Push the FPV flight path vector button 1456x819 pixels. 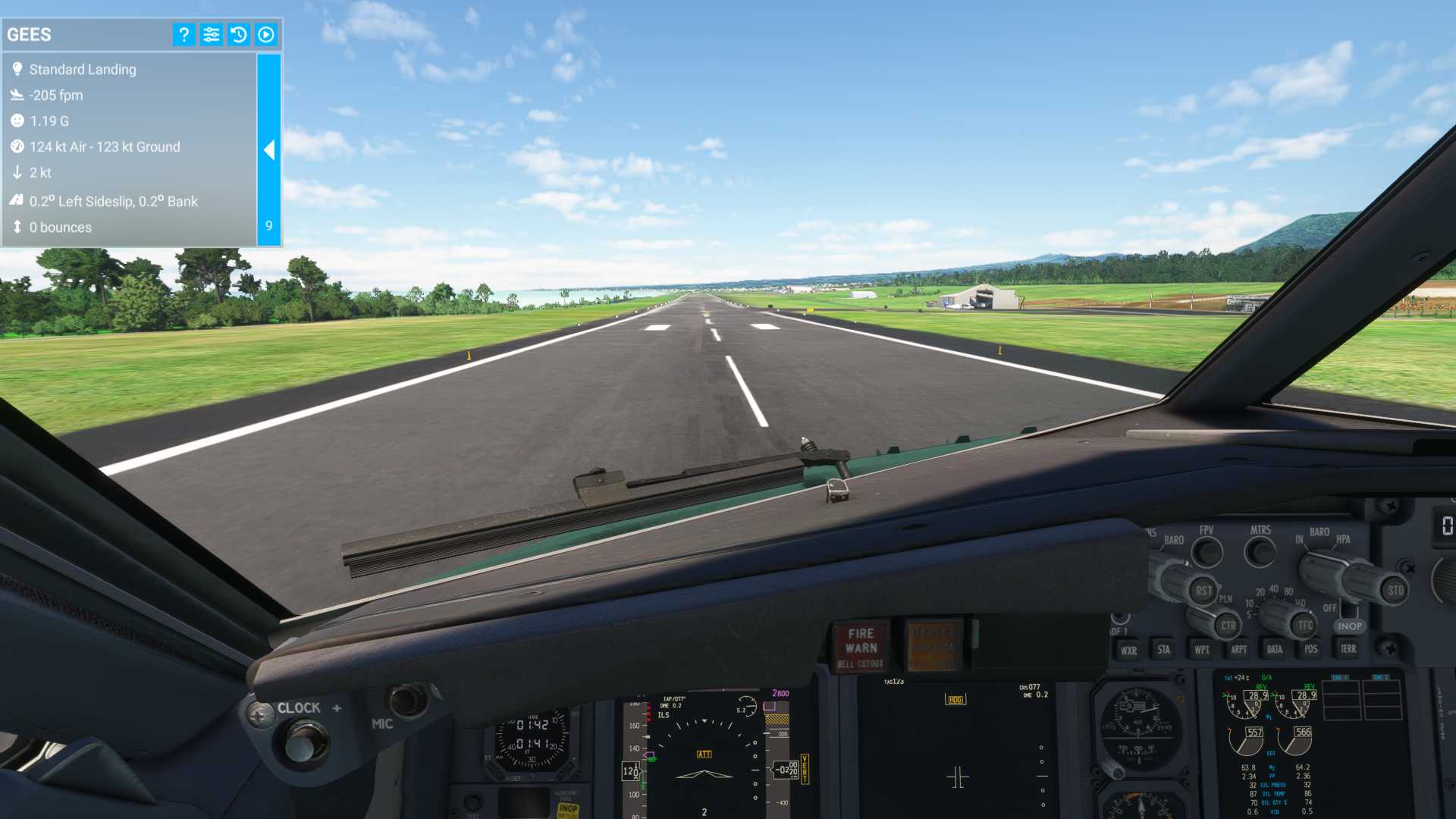1207,552
